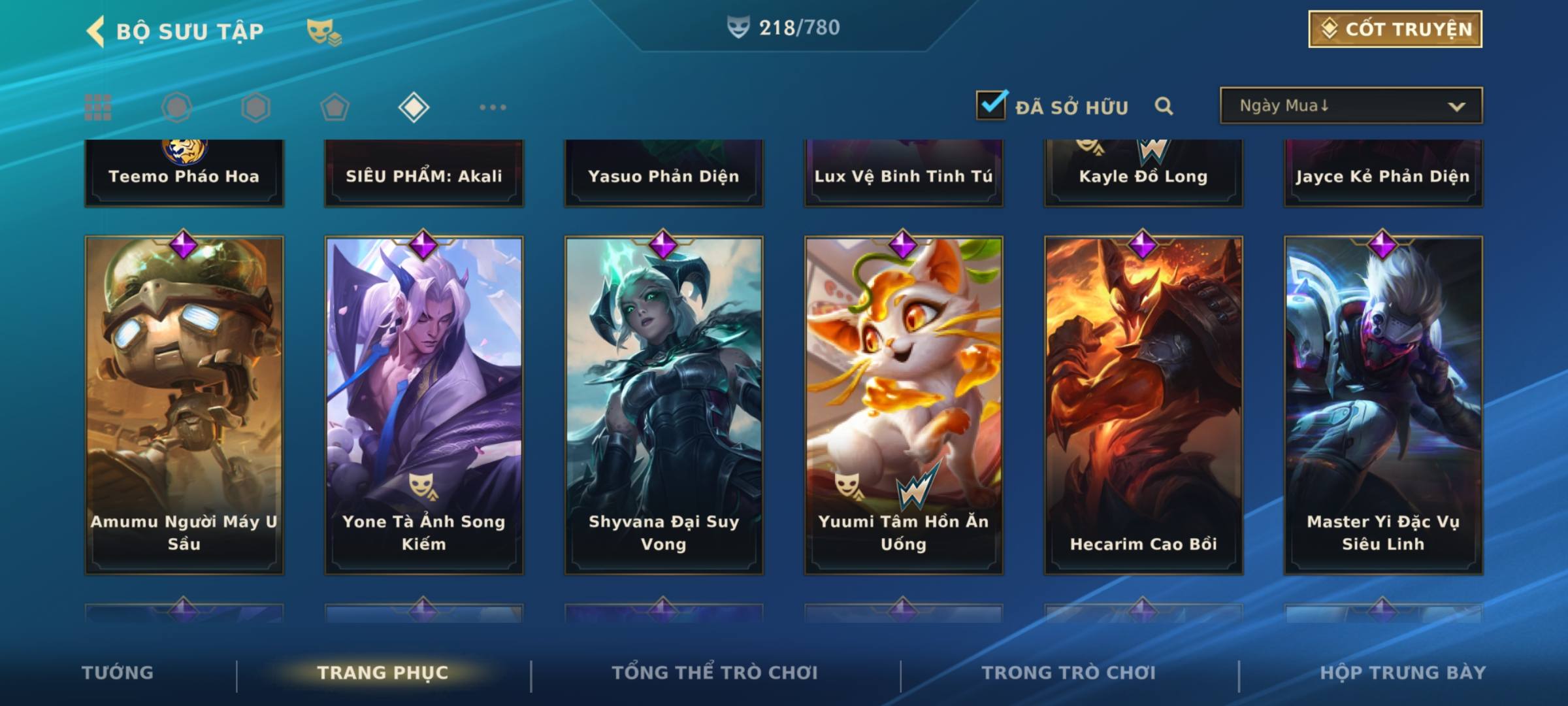This screenshot has height=706, width=1568.
Task: Switch to the Trong Trò Chơi tab
Action: pyautogui.click(x=1069, y=673)
